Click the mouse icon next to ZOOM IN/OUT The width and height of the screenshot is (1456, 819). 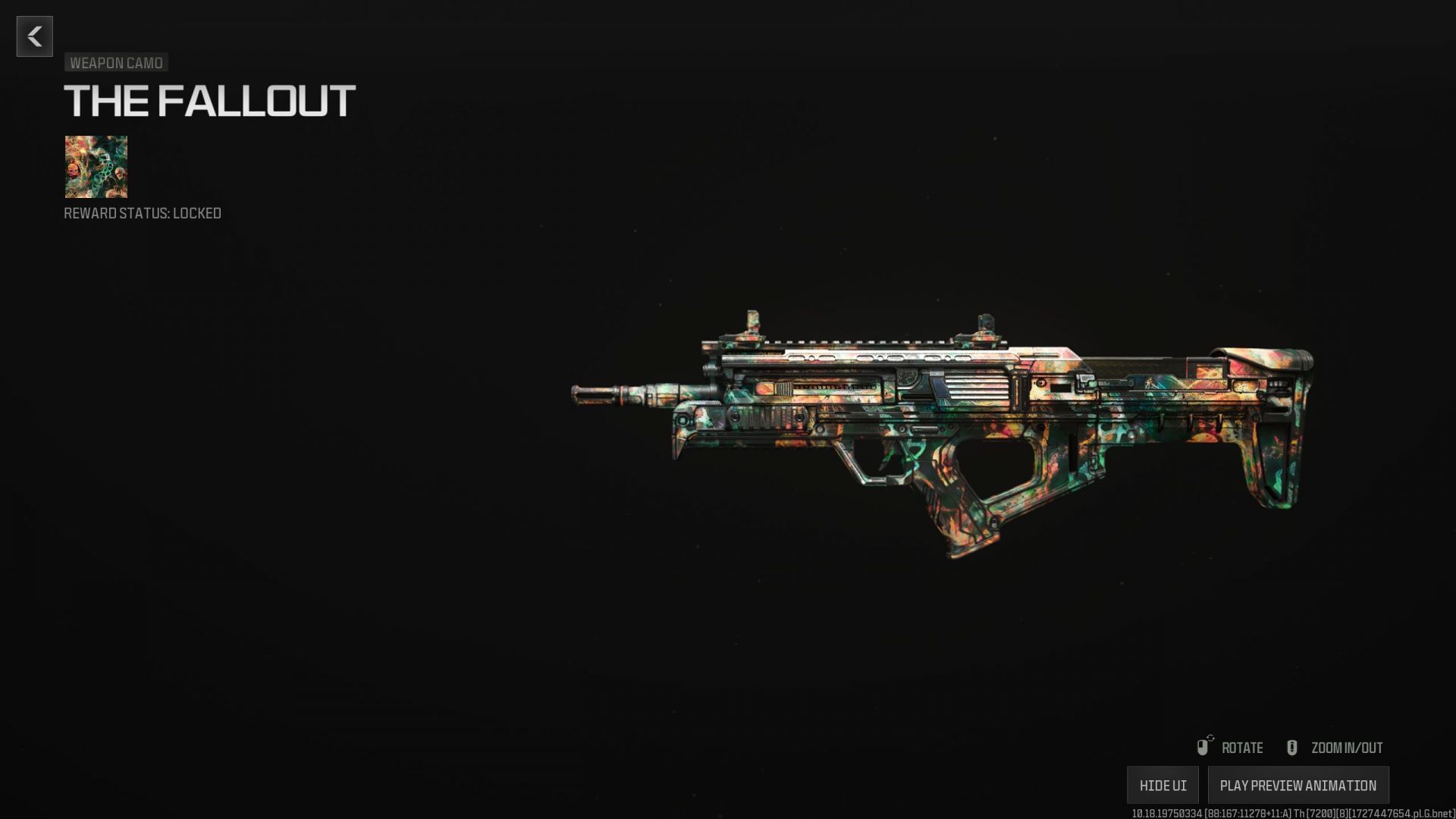(1292, 748)
